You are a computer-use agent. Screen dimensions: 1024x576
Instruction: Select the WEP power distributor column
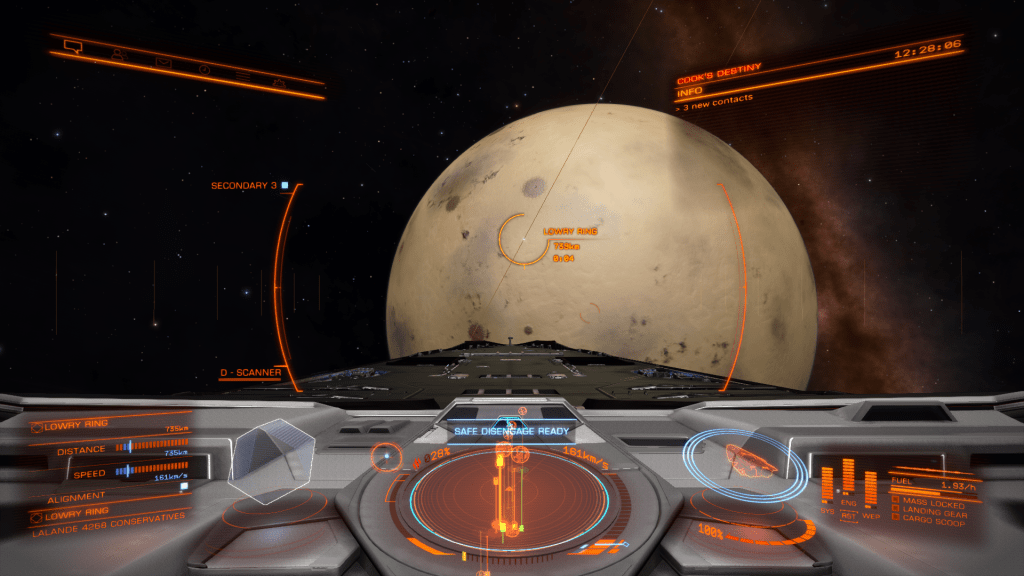coord(870,488)
